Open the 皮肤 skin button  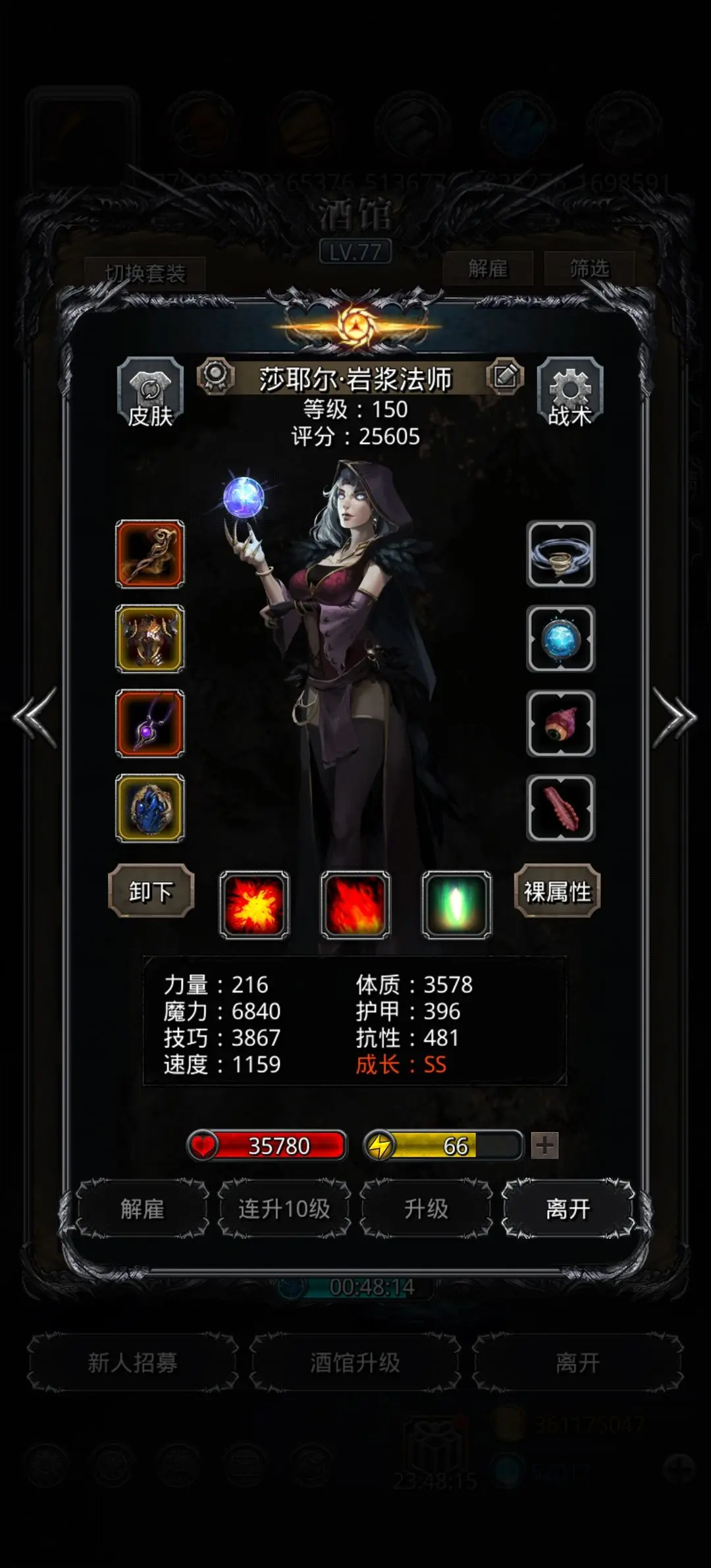150,394
